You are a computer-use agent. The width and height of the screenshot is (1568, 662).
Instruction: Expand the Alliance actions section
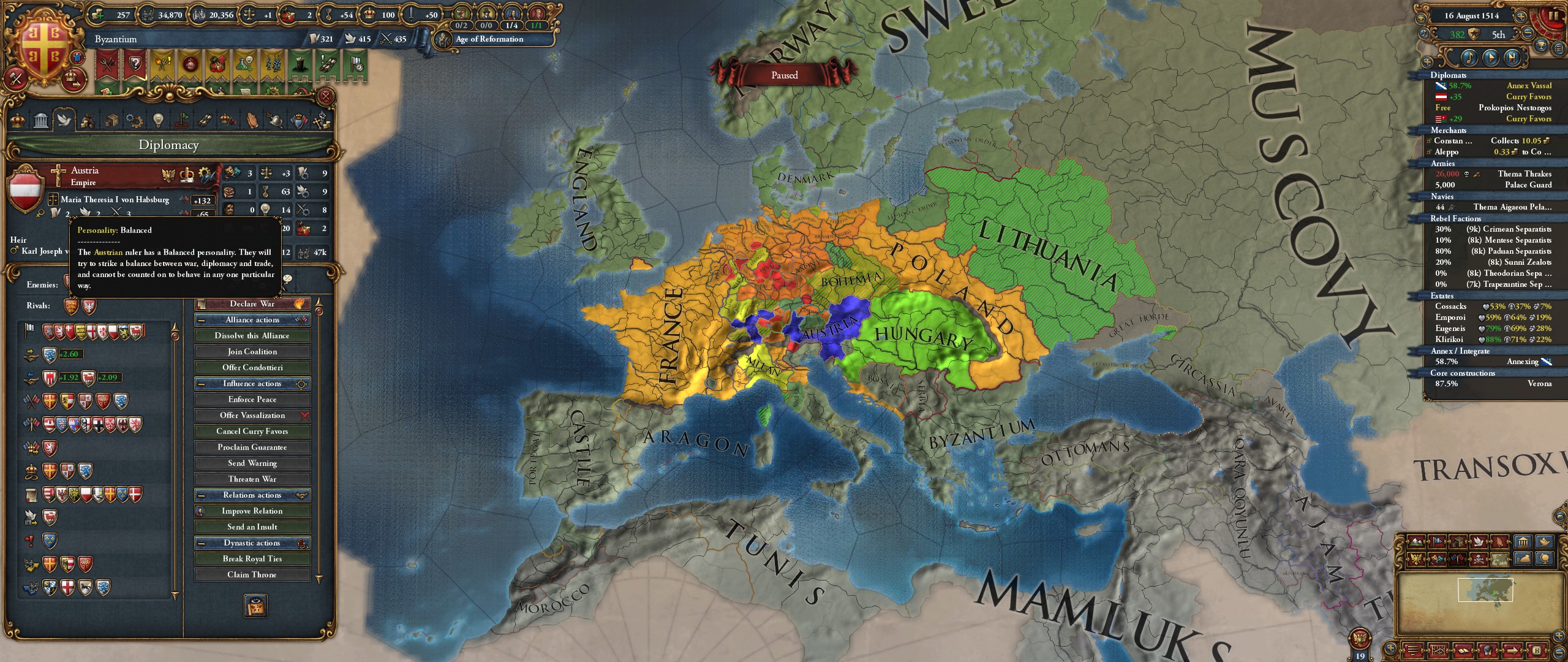(x=252, y=319)
